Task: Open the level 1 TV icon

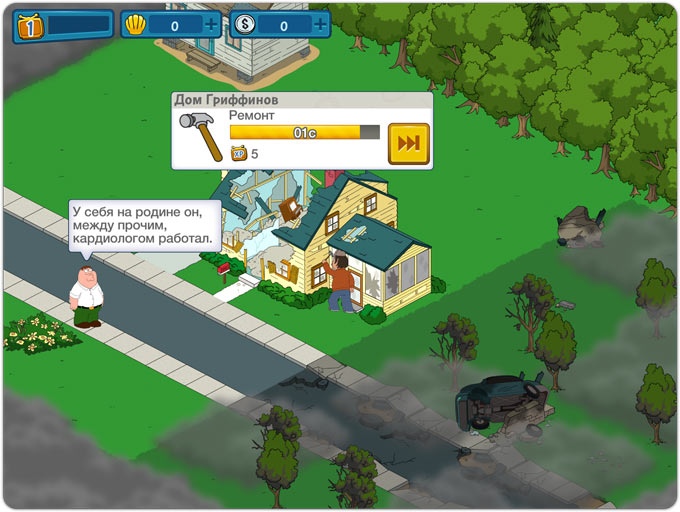Action: point(29,26)
